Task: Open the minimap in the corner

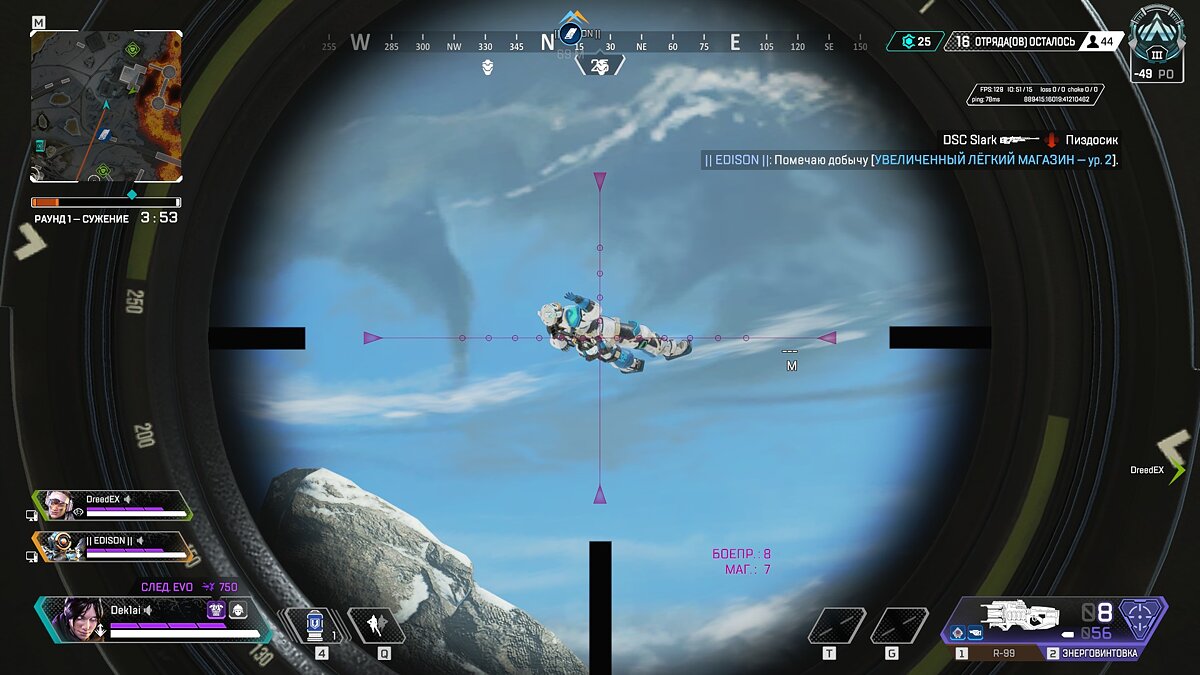Action: (x=106, y=106)
